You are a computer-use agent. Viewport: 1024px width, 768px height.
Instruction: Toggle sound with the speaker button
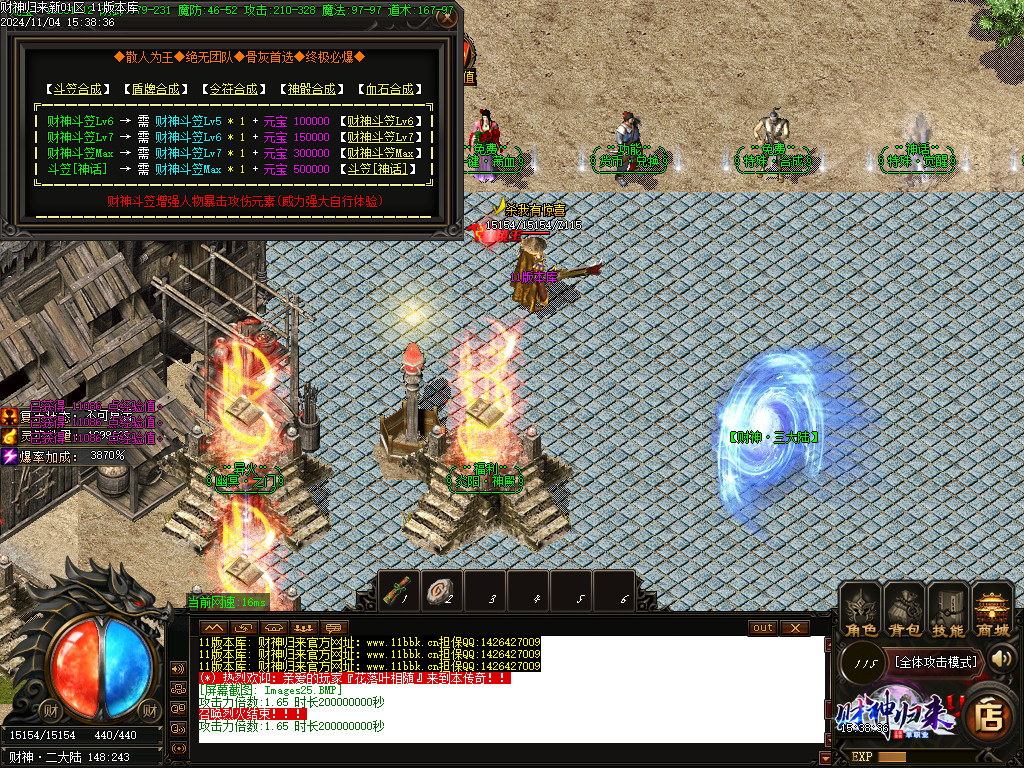(x=1001, y=658)
